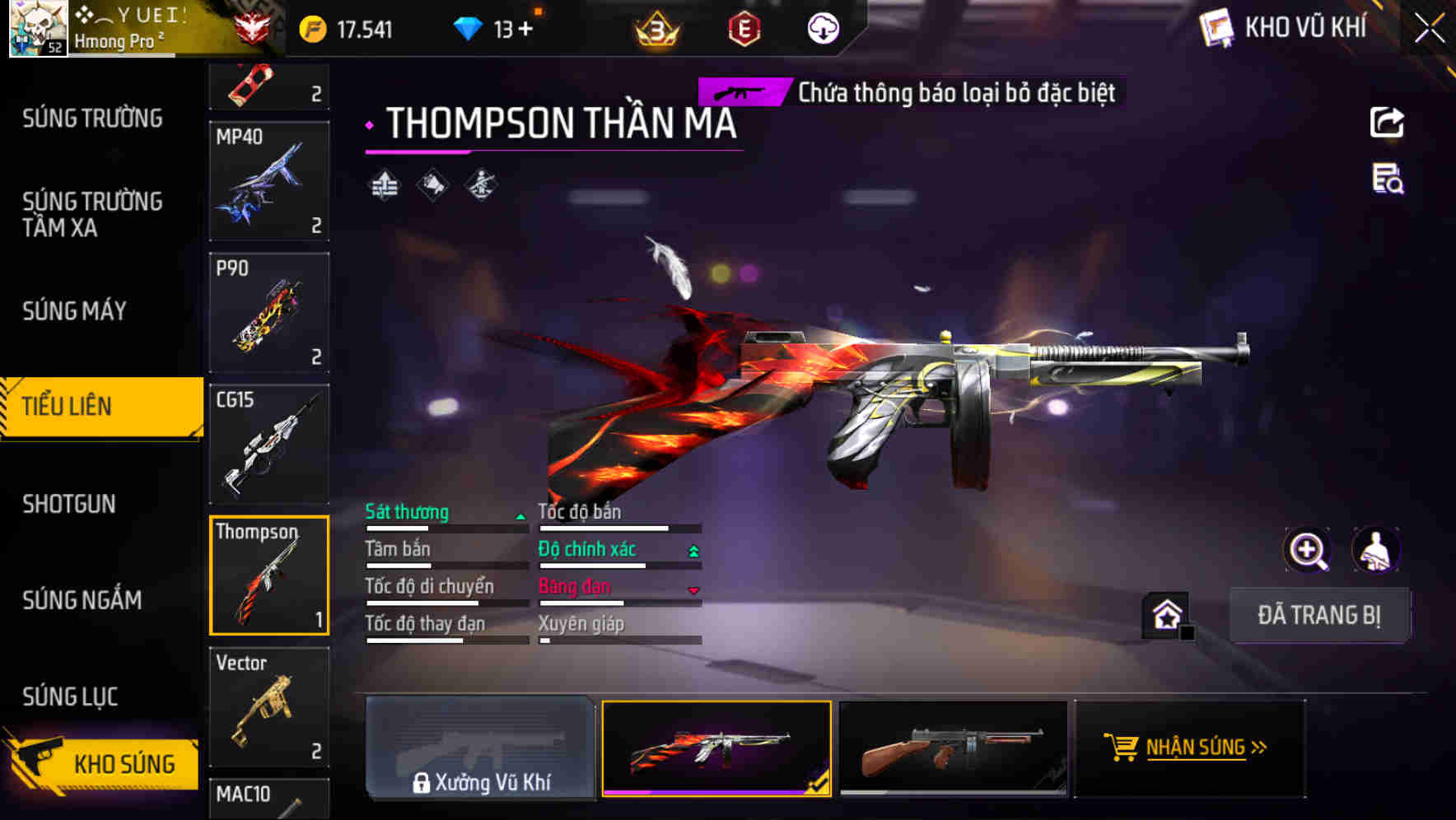Select the Vector weapon tile
The height and width of the screenshot is (820, 1456).
(269, 707)
